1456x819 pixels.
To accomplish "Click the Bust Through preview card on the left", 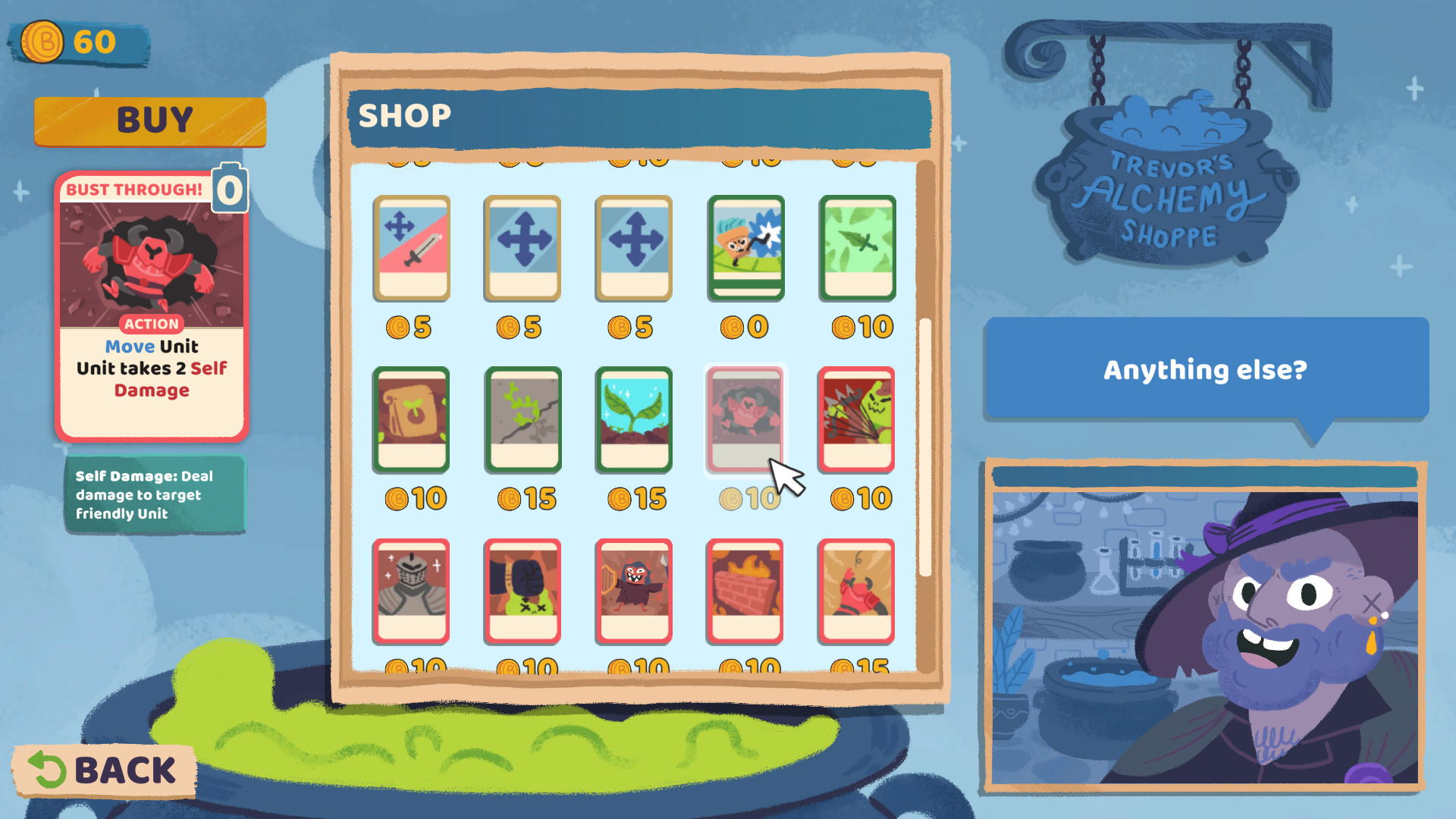I will point(152,303).
